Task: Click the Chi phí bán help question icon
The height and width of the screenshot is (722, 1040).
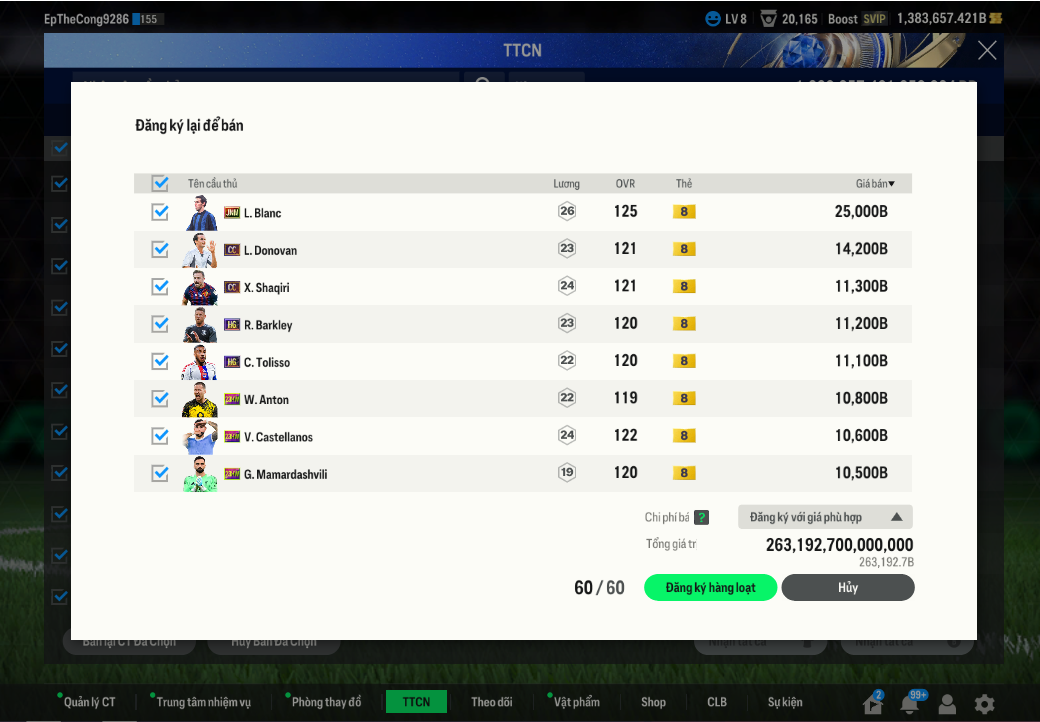Action: click(x=702, y=518)
